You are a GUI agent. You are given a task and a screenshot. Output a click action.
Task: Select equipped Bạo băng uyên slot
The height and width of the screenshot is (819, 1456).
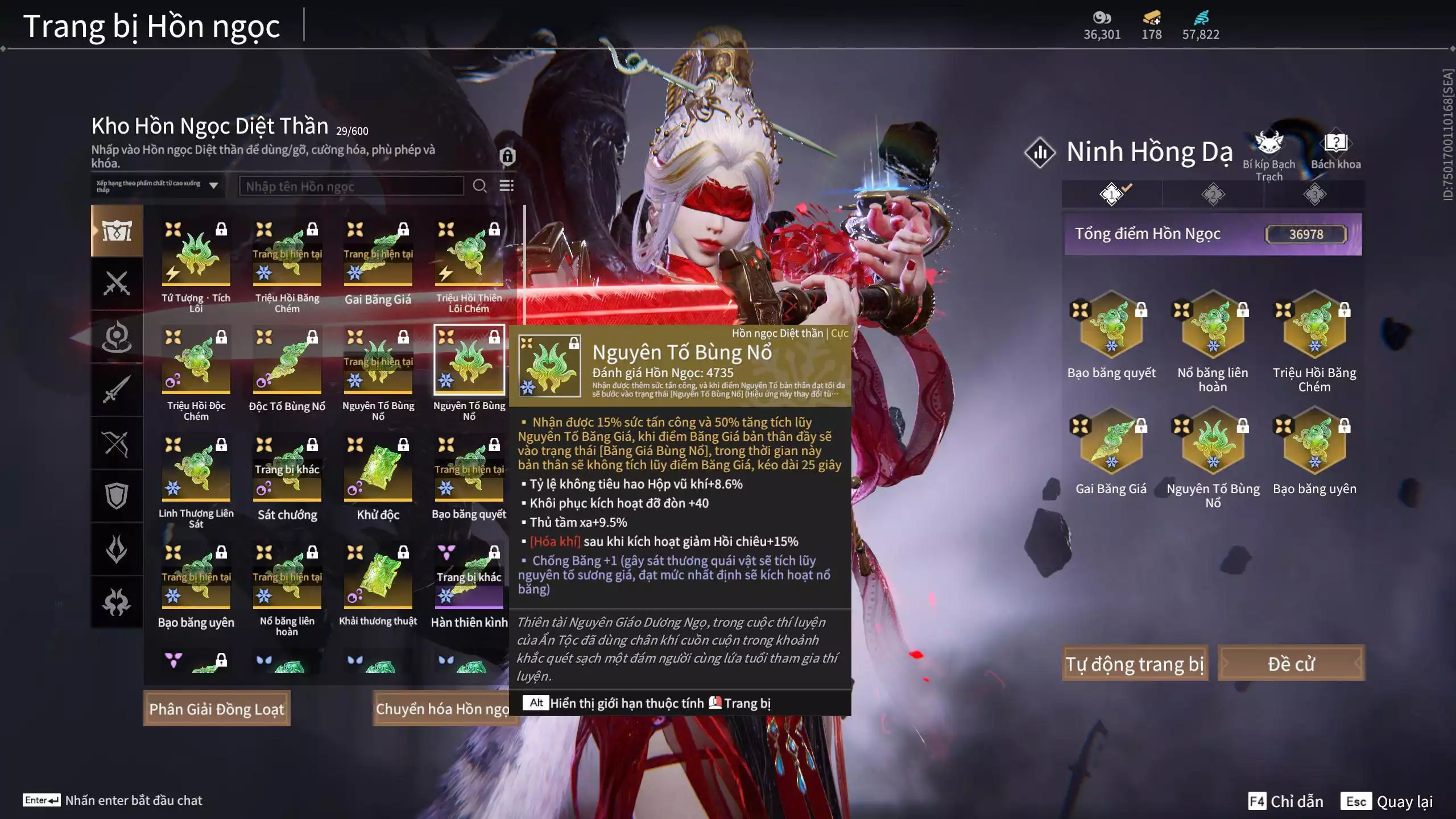[x=1314, y=442]
